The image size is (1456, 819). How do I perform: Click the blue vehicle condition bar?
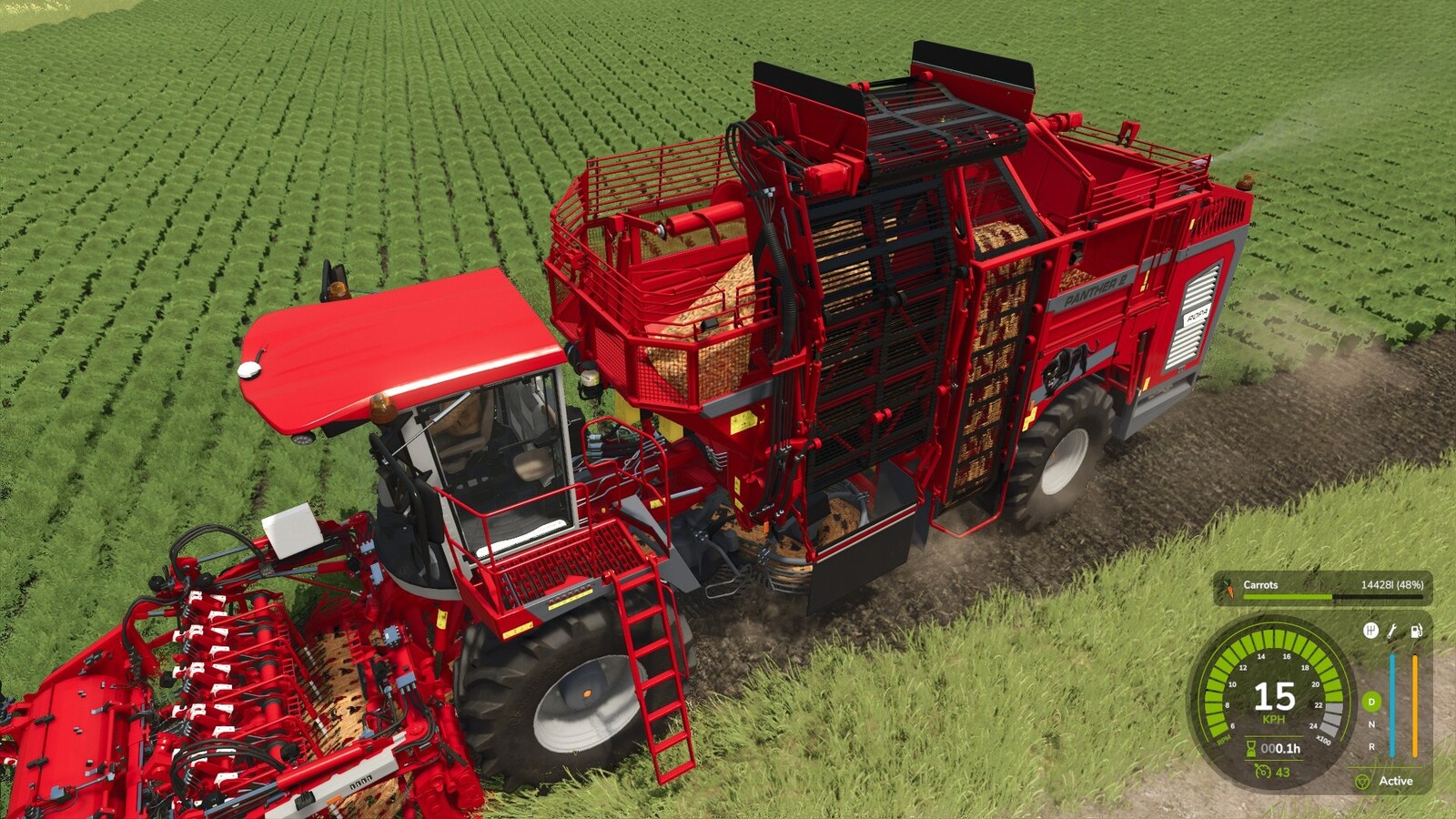1391,705
